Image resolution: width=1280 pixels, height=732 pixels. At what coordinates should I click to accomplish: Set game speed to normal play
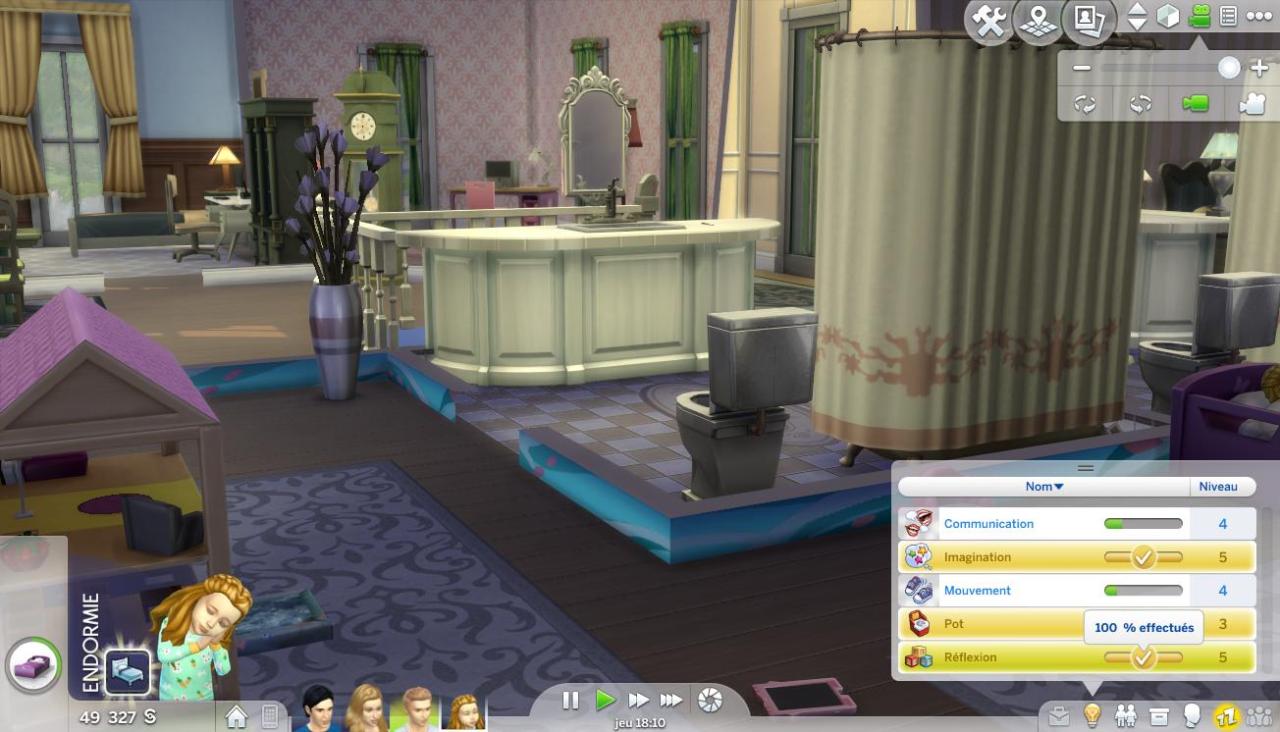pos(605,700)
